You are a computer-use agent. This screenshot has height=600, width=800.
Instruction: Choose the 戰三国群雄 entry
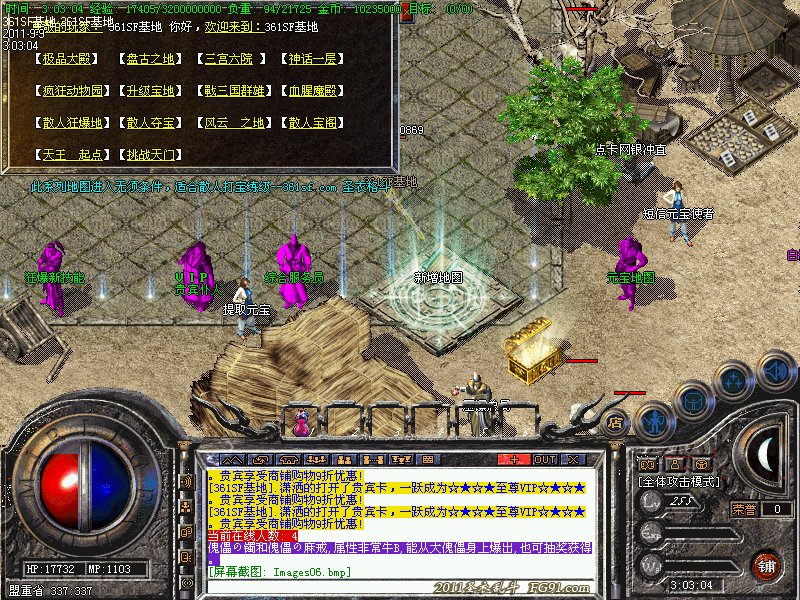(234, 91)
